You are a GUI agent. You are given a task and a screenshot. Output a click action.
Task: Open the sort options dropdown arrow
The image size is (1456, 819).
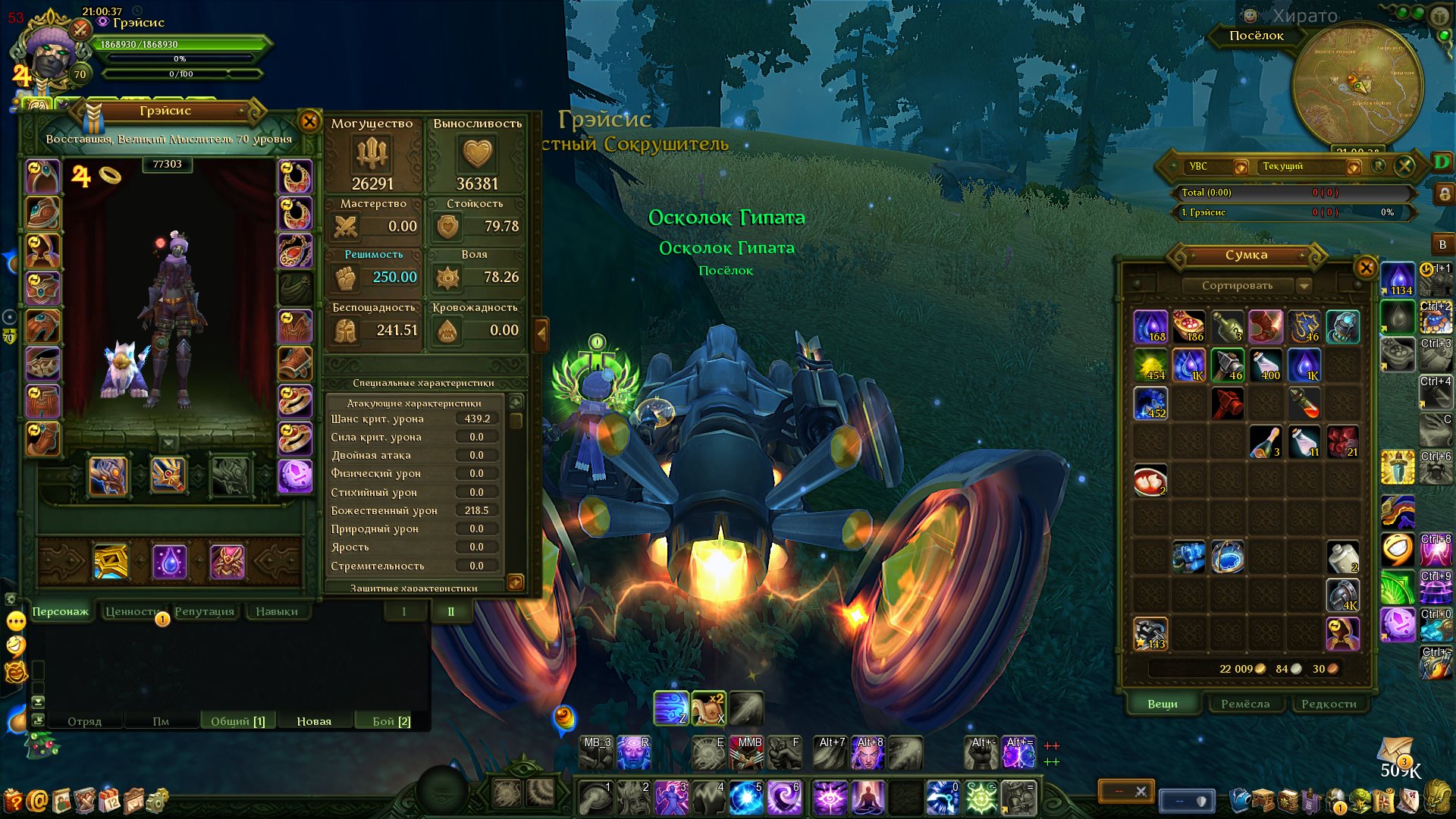pos(1304,286)
